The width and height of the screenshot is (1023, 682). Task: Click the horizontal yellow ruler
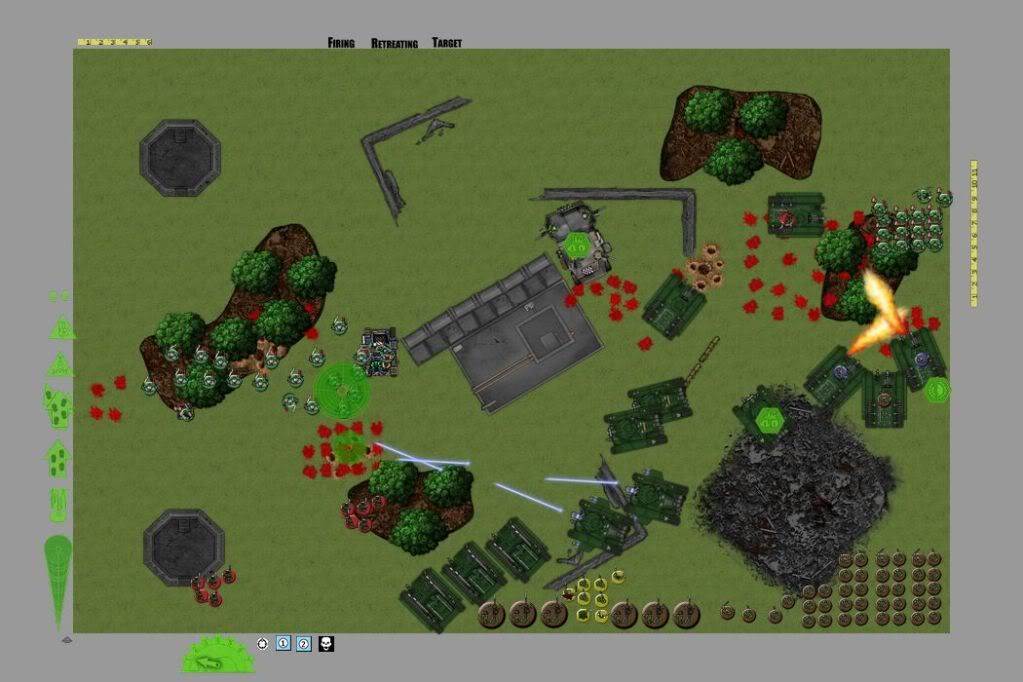tap(114, 42)
